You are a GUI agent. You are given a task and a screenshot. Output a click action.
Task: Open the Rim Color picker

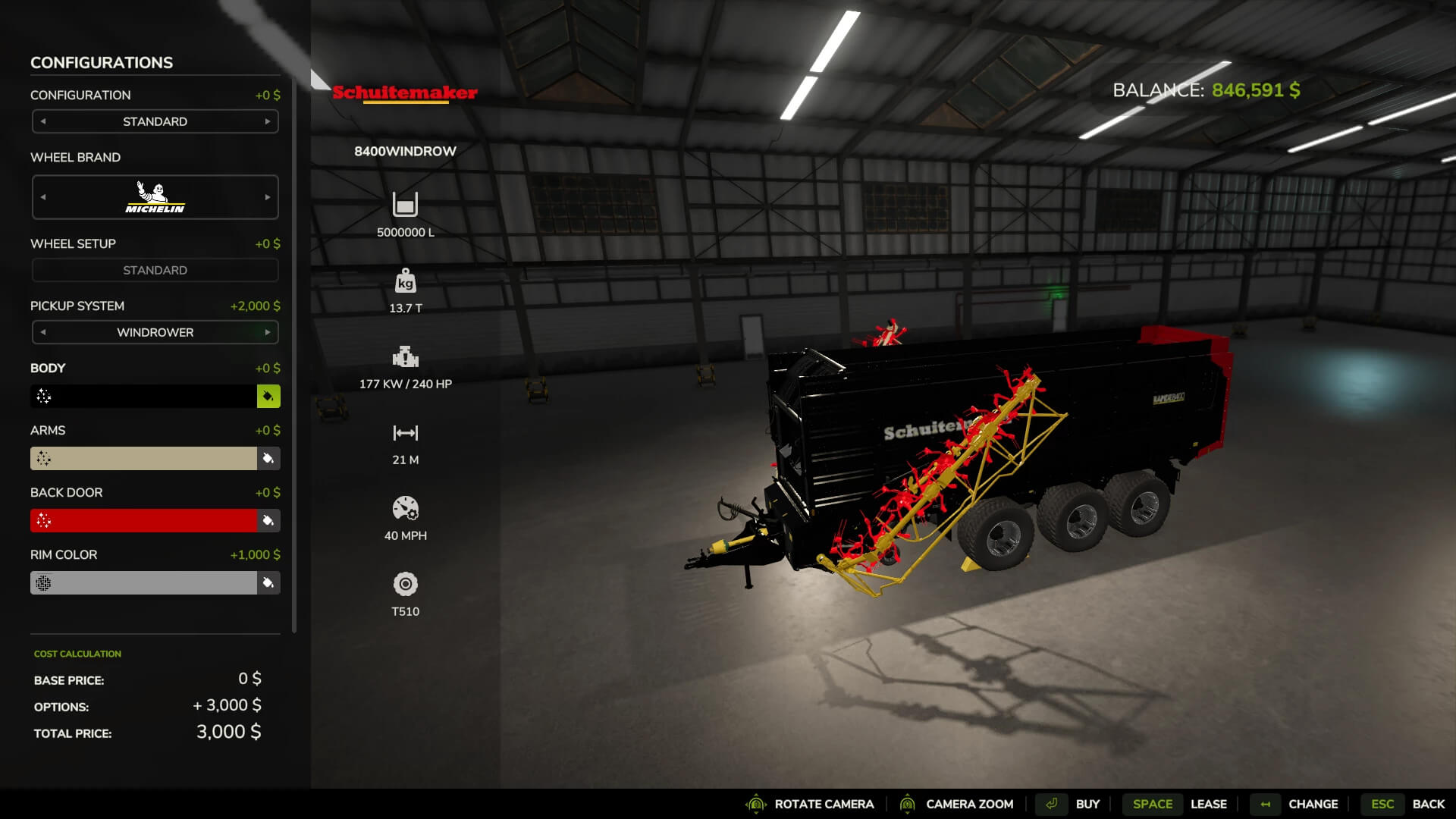tap(268, 582)
